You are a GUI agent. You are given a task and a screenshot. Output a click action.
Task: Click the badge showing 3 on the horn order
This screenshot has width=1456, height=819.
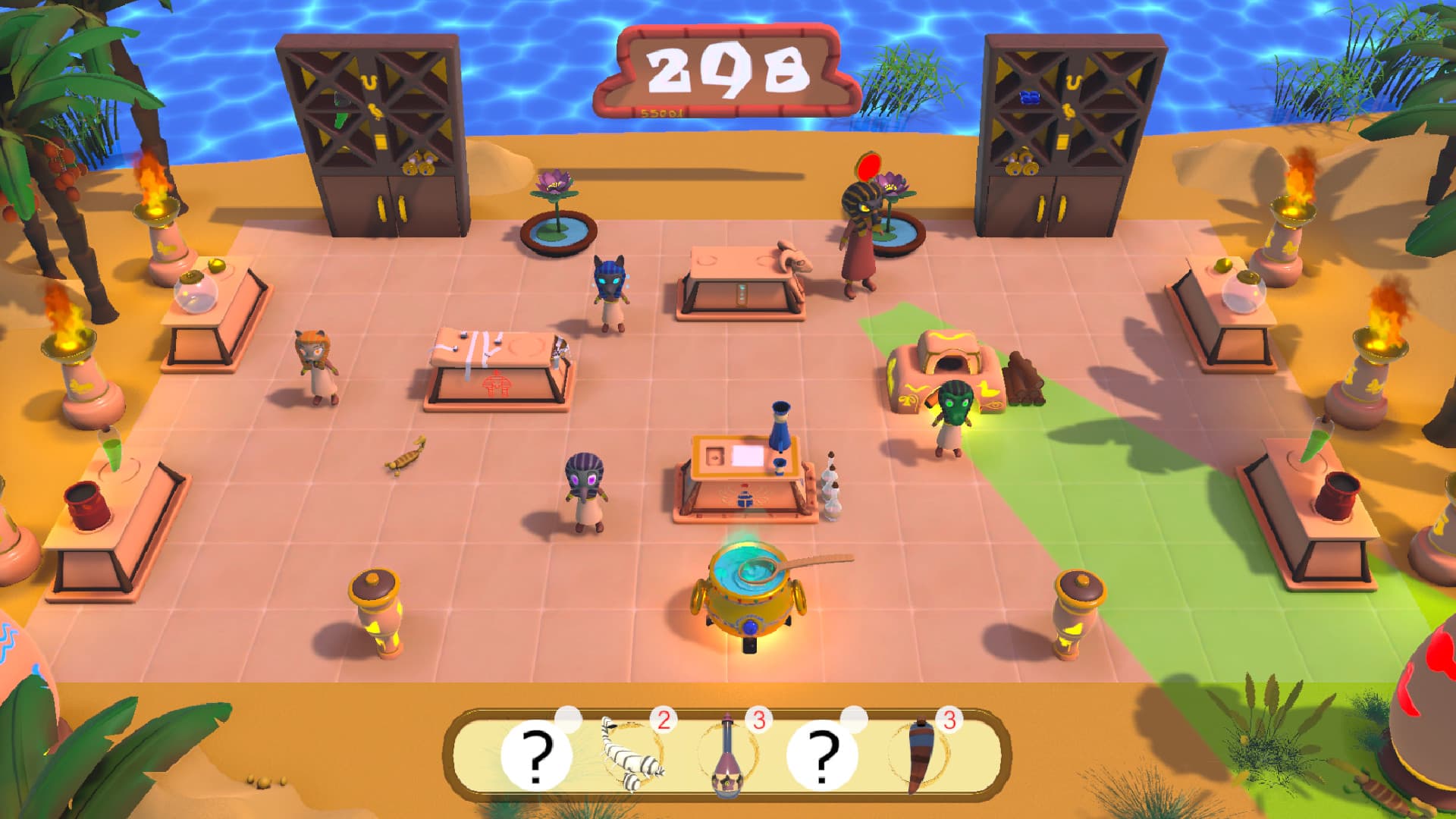[950, 721]
